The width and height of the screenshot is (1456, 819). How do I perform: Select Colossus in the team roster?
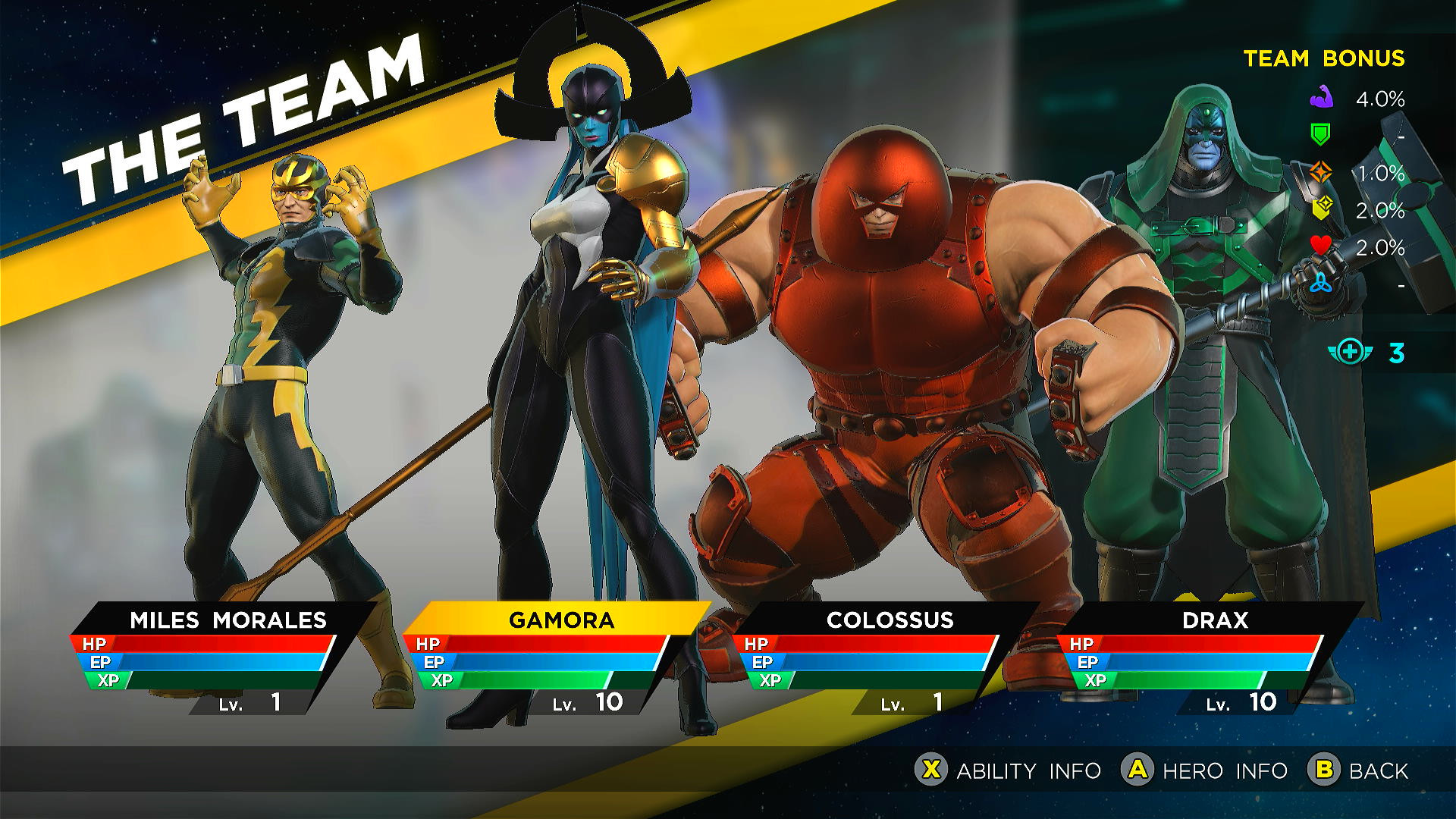[891, 620]
